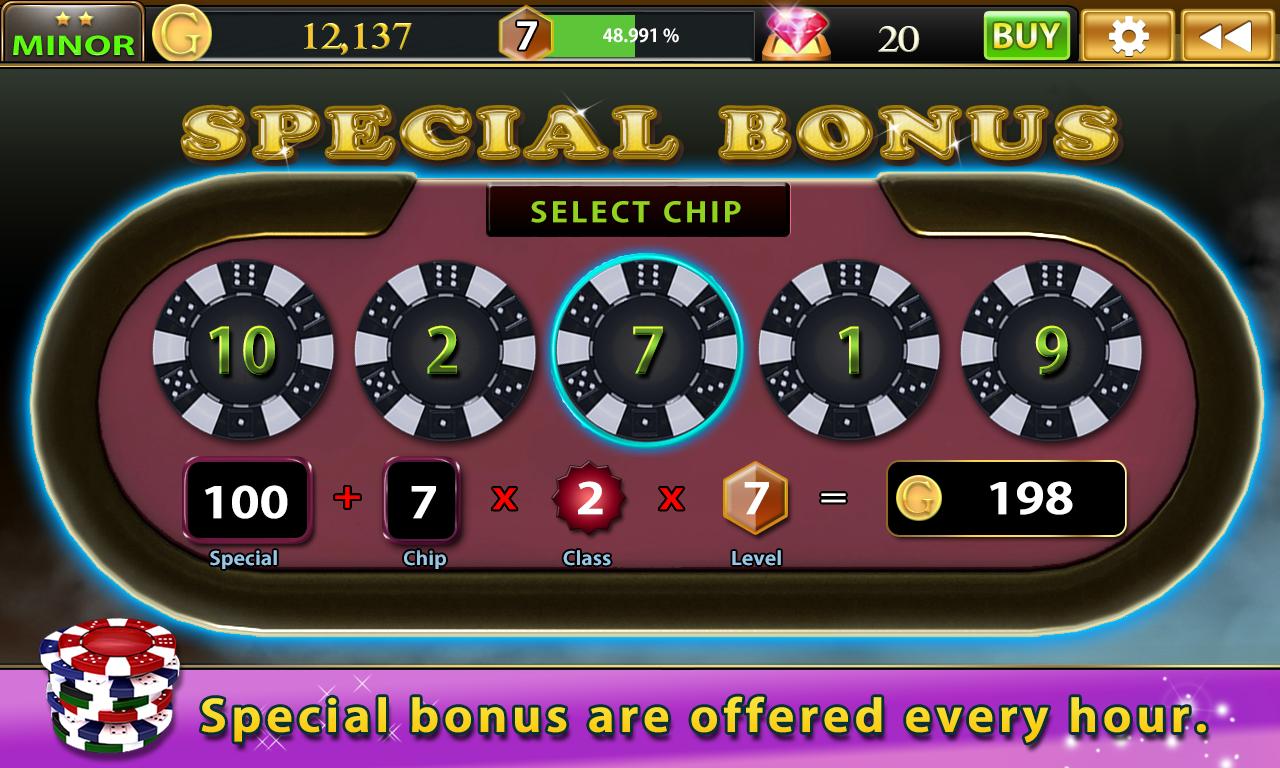
Task: Click the SELECT CHIP header banner
Action: (637, 211)
